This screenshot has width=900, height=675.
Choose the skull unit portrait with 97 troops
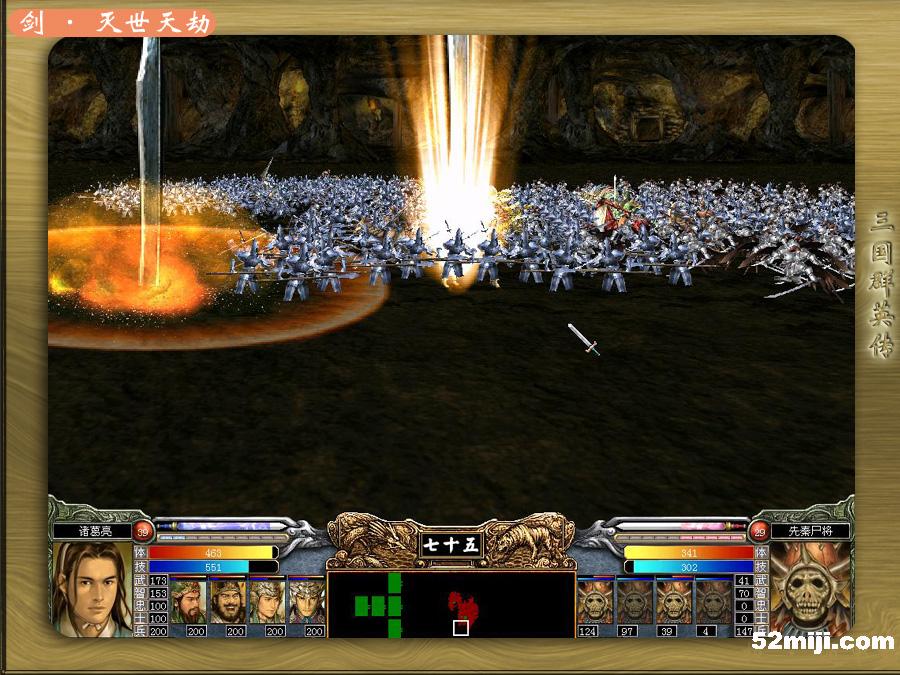pyautogui.click(x=634, y=601)
